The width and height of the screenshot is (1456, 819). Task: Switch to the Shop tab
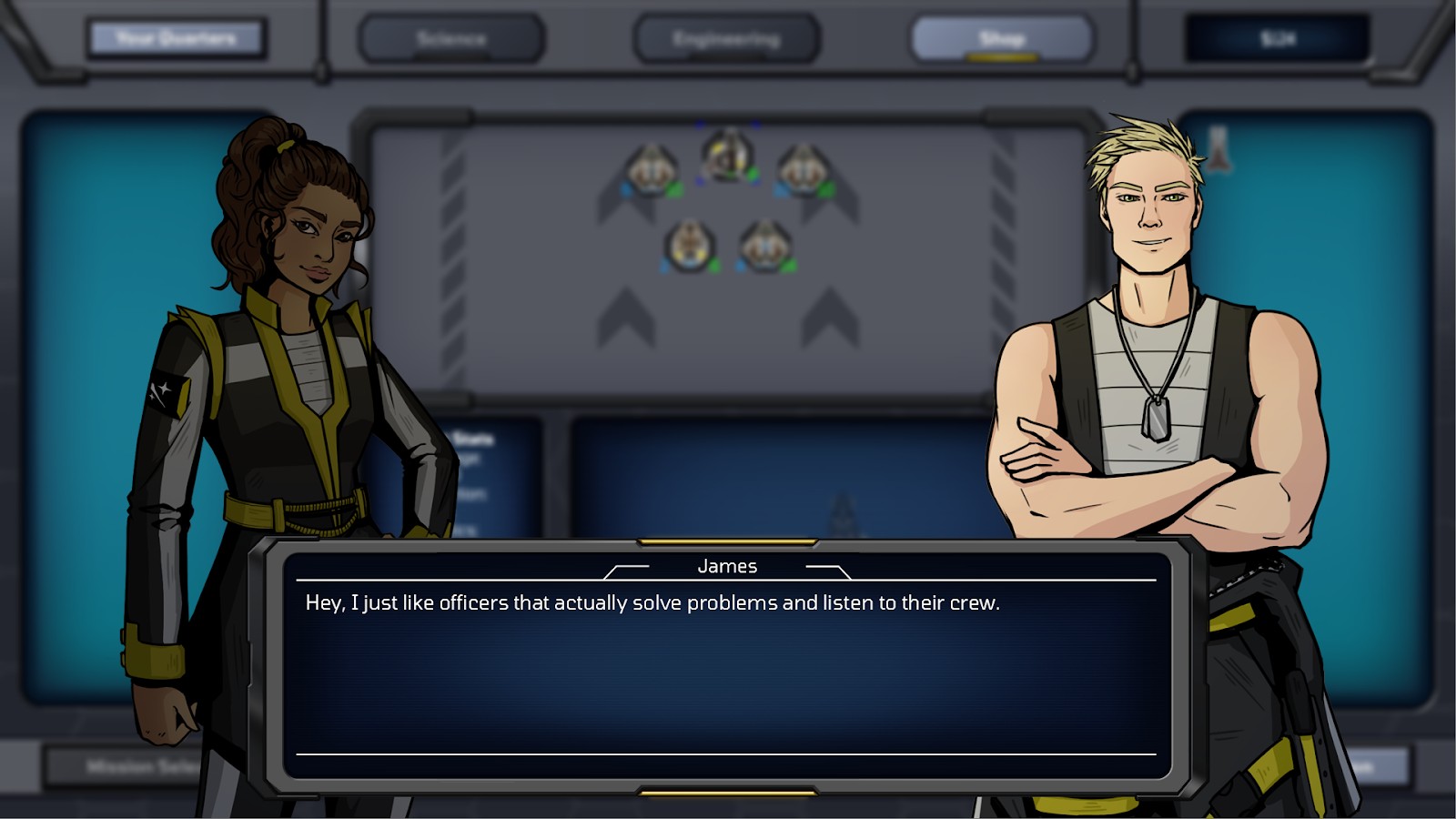click(1001, 38)
